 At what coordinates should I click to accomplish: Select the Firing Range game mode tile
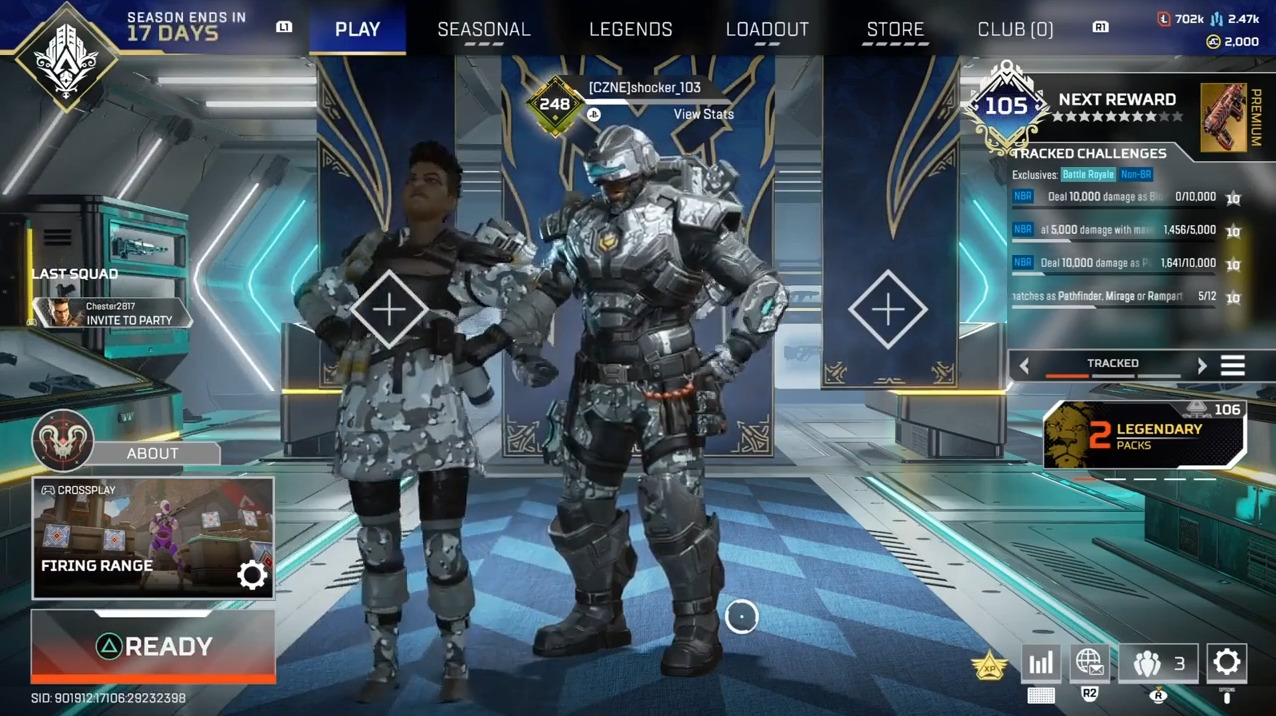point(152,538)
